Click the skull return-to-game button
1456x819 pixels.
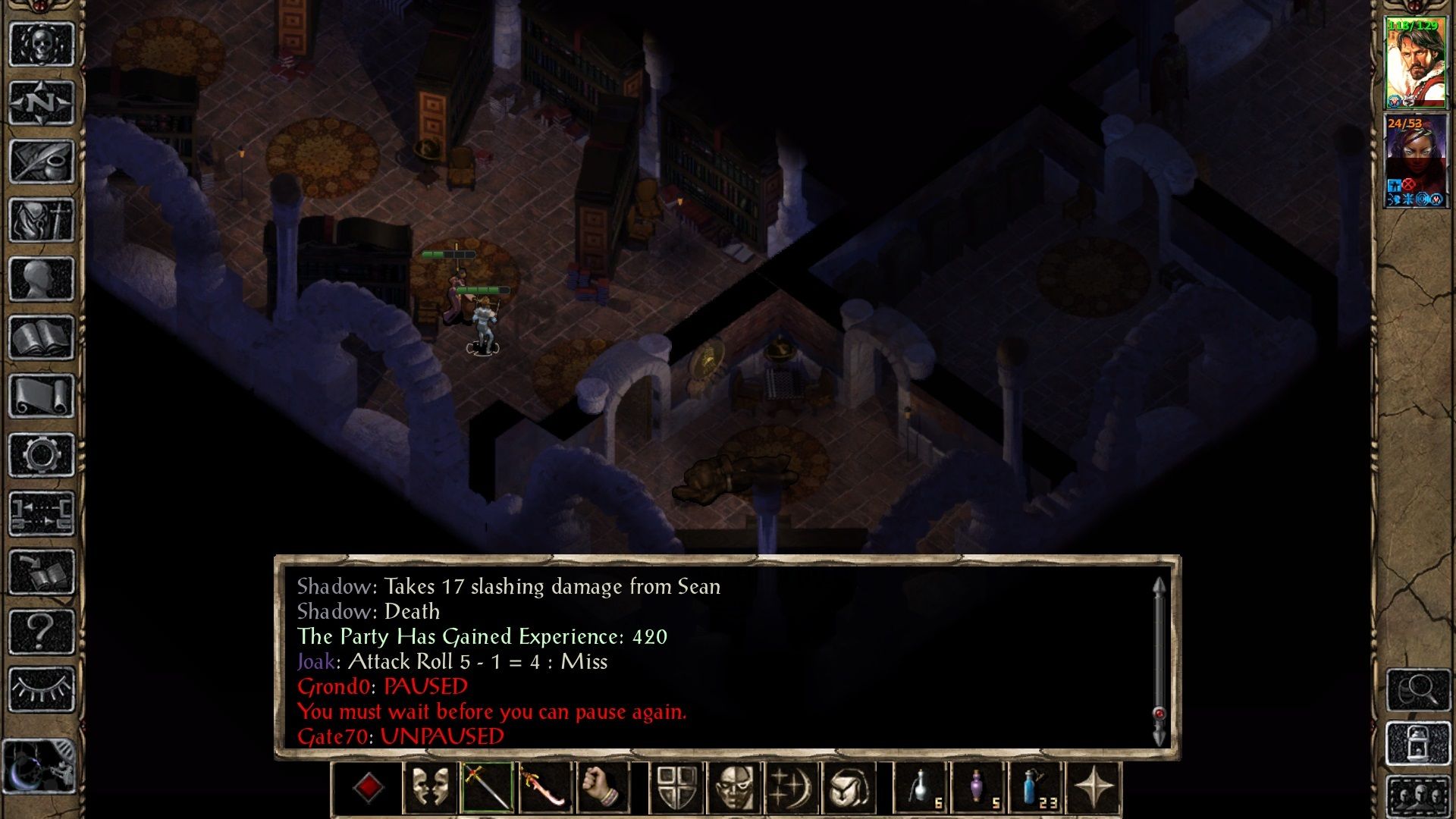pos(42,44)
